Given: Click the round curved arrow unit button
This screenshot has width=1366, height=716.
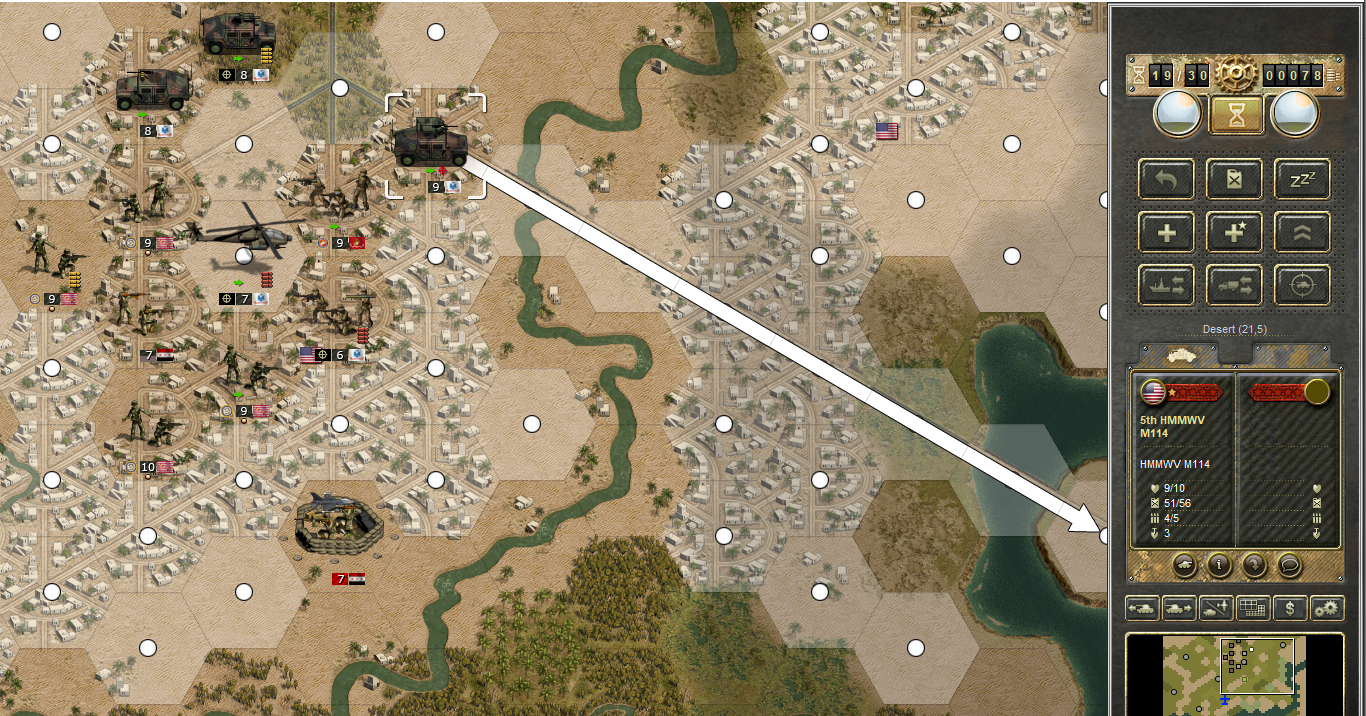Looking at the screenshot, I should (x=1255, y=564).
